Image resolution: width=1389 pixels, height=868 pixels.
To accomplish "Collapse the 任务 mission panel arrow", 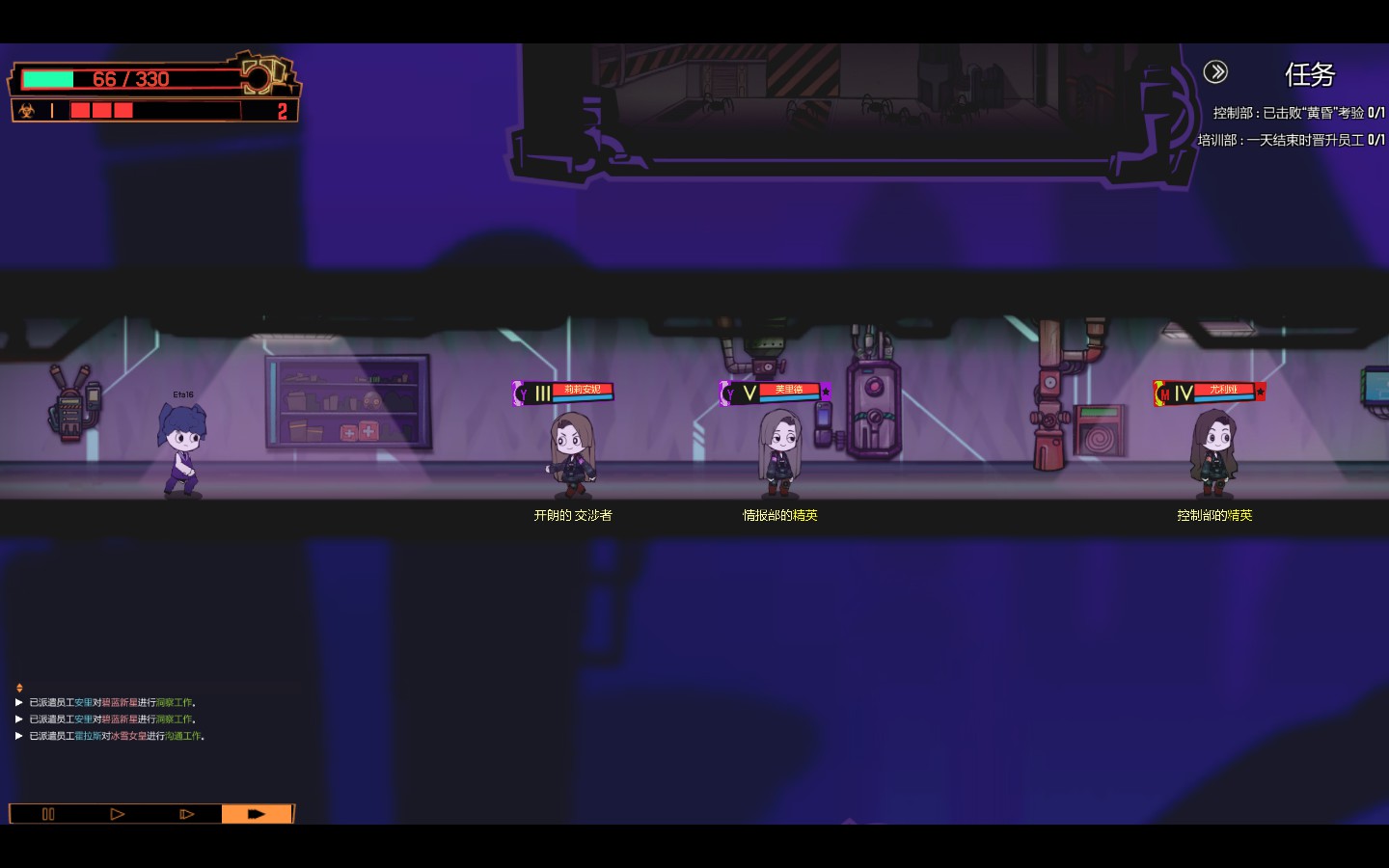I will [1215, 71].
